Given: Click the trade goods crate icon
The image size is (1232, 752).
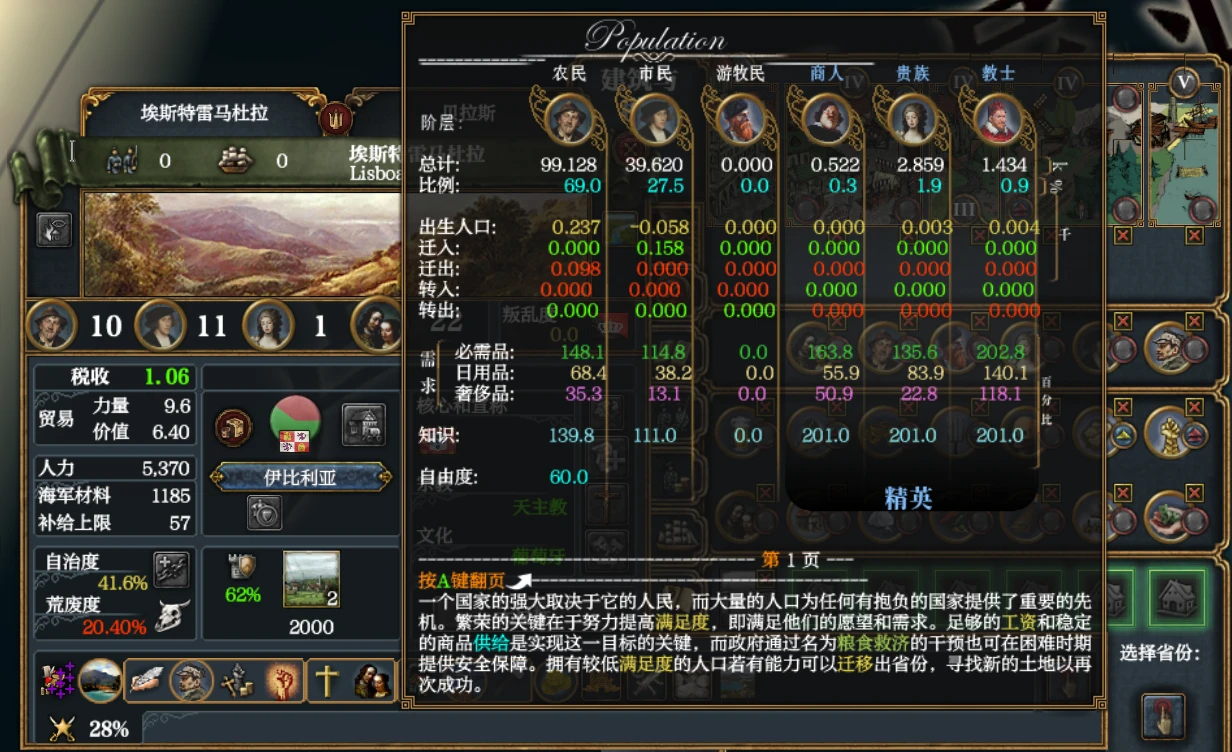Looking at the screenshot, I should pyautogui.click(x=233, y=427).
